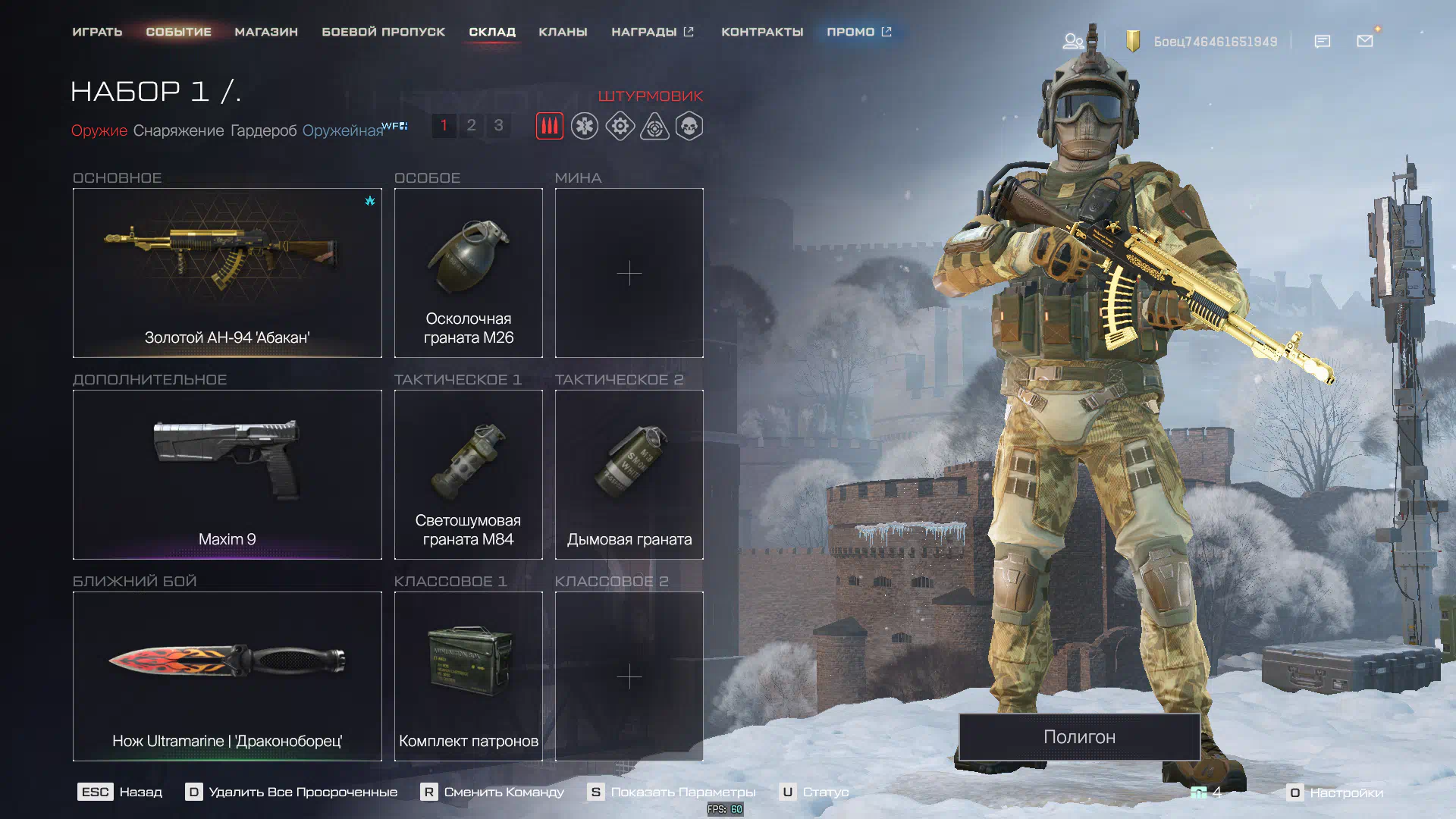Follow the Промо external link

click(x=858, y=32)
